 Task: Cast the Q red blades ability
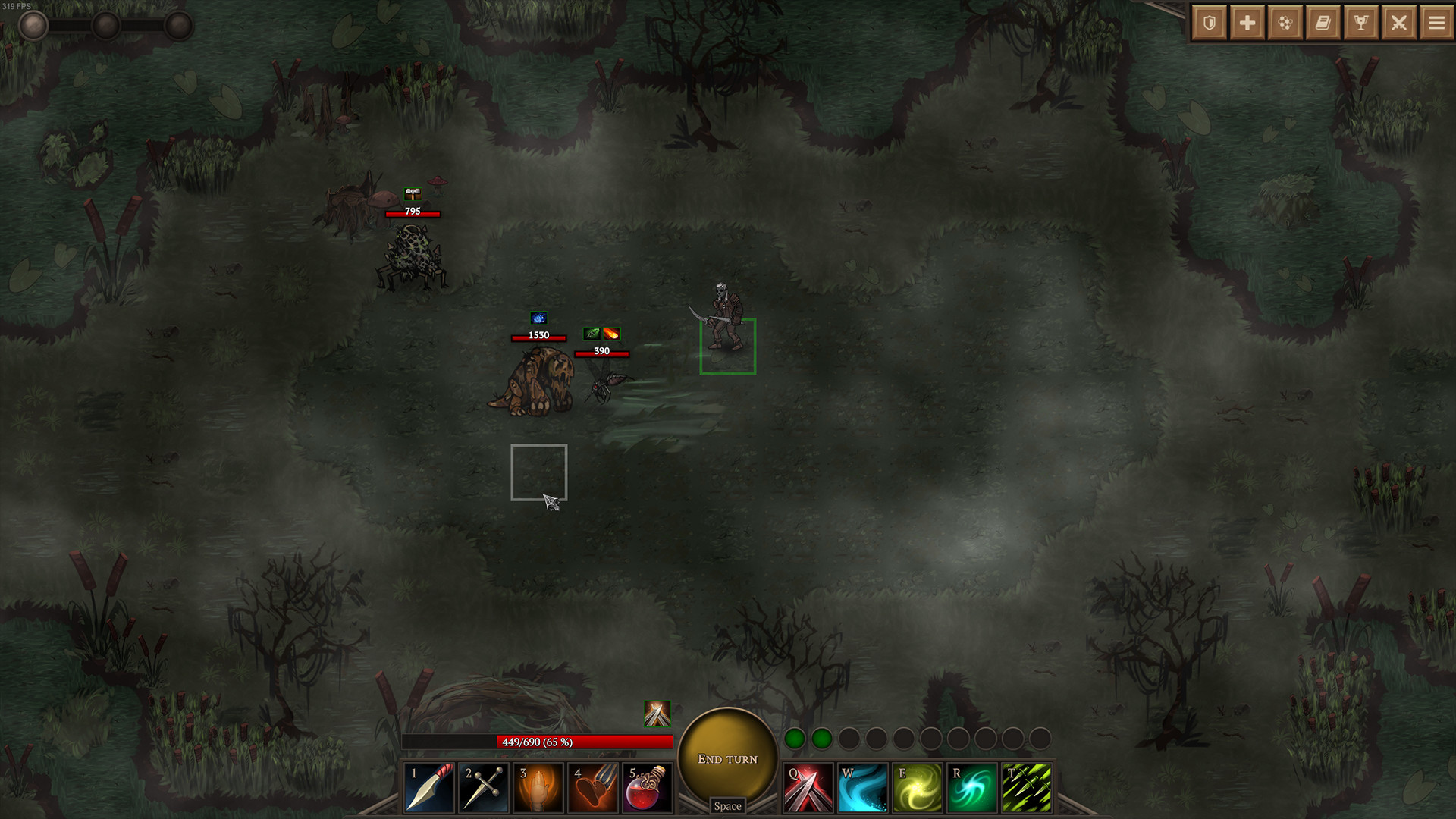(x=807, y=786)
